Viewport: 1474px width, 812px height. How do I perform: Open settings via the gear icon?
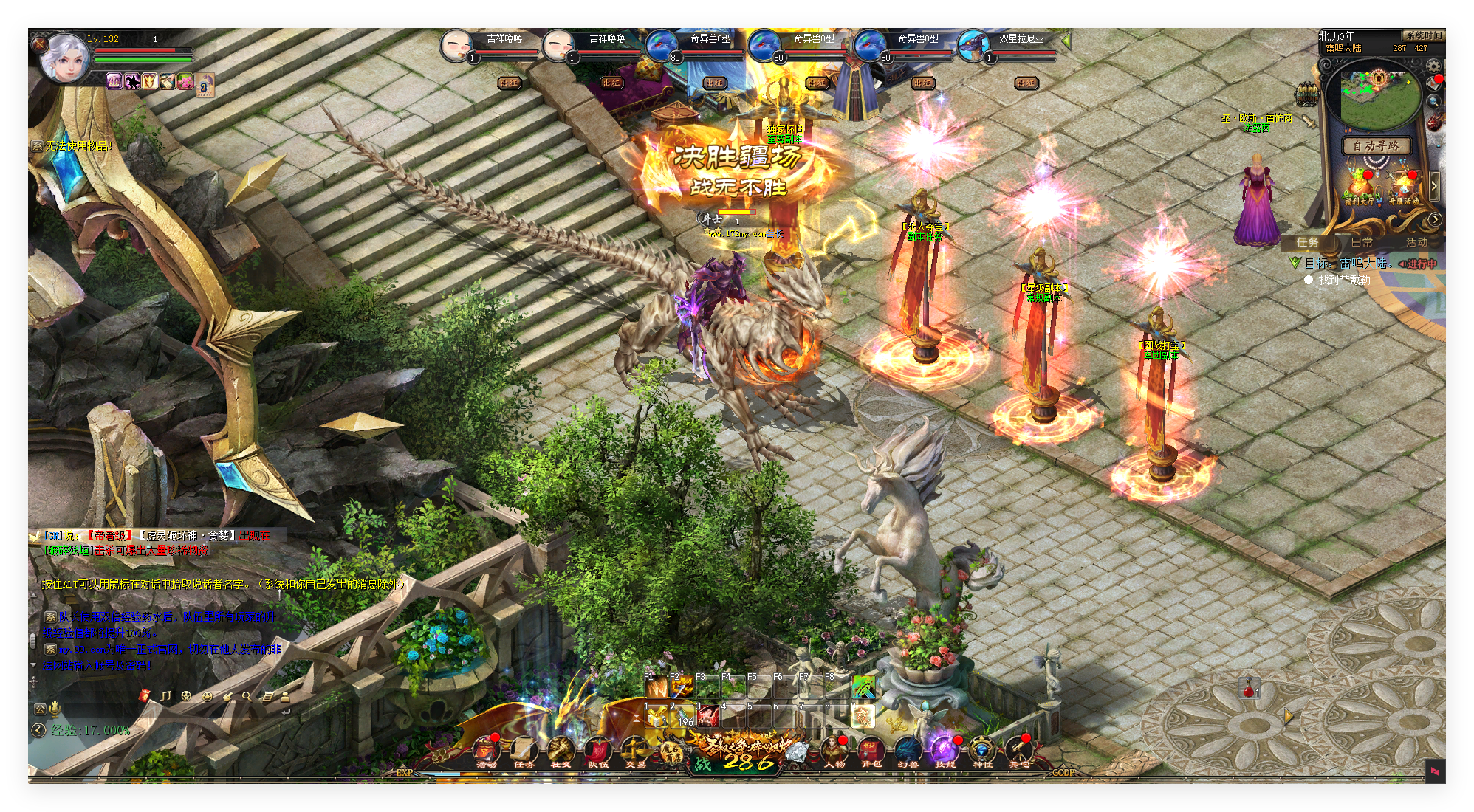tap(1433, 66)
